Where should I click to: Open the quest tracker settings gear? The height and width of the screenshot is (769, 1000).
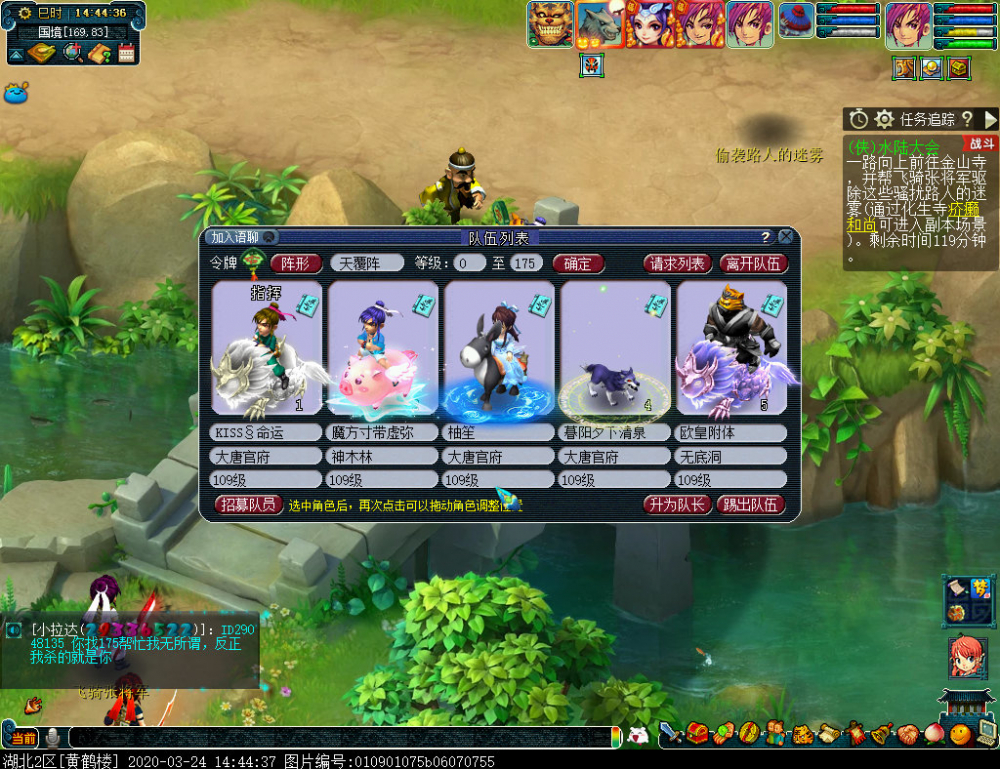(884, 119)
